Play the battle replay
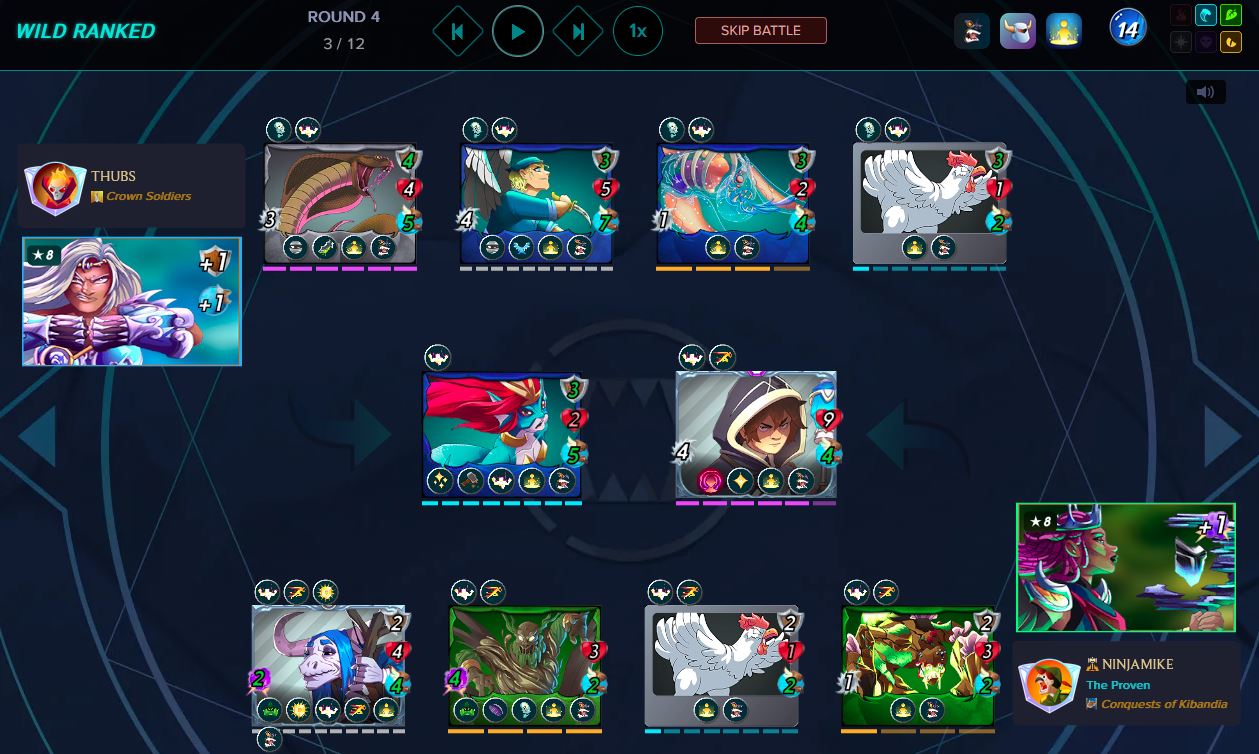The width and height of the screenshot is (1259, 754). pyautogui.click(x=517, y=32)
